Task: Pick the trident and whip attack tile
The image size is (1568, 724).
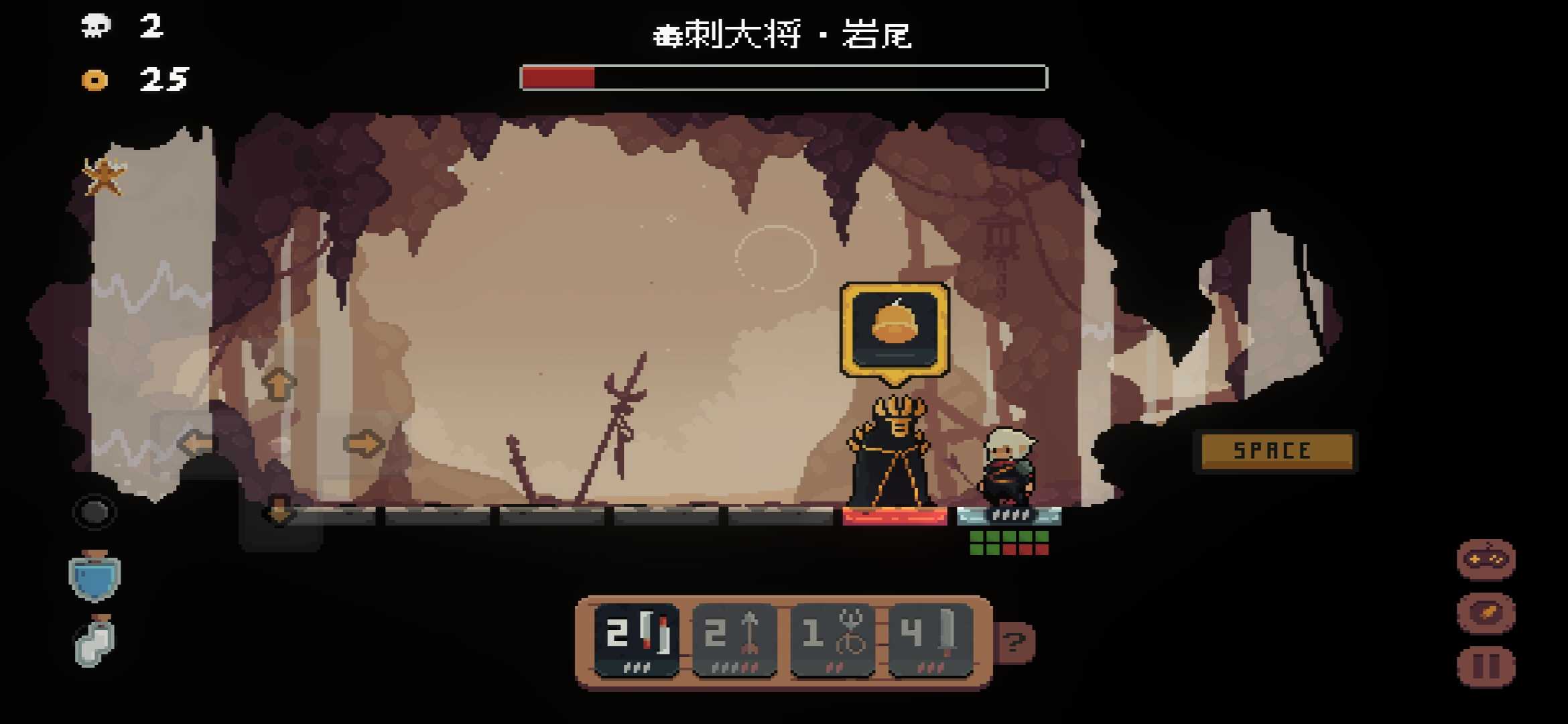Action: [x=833, y=640]
